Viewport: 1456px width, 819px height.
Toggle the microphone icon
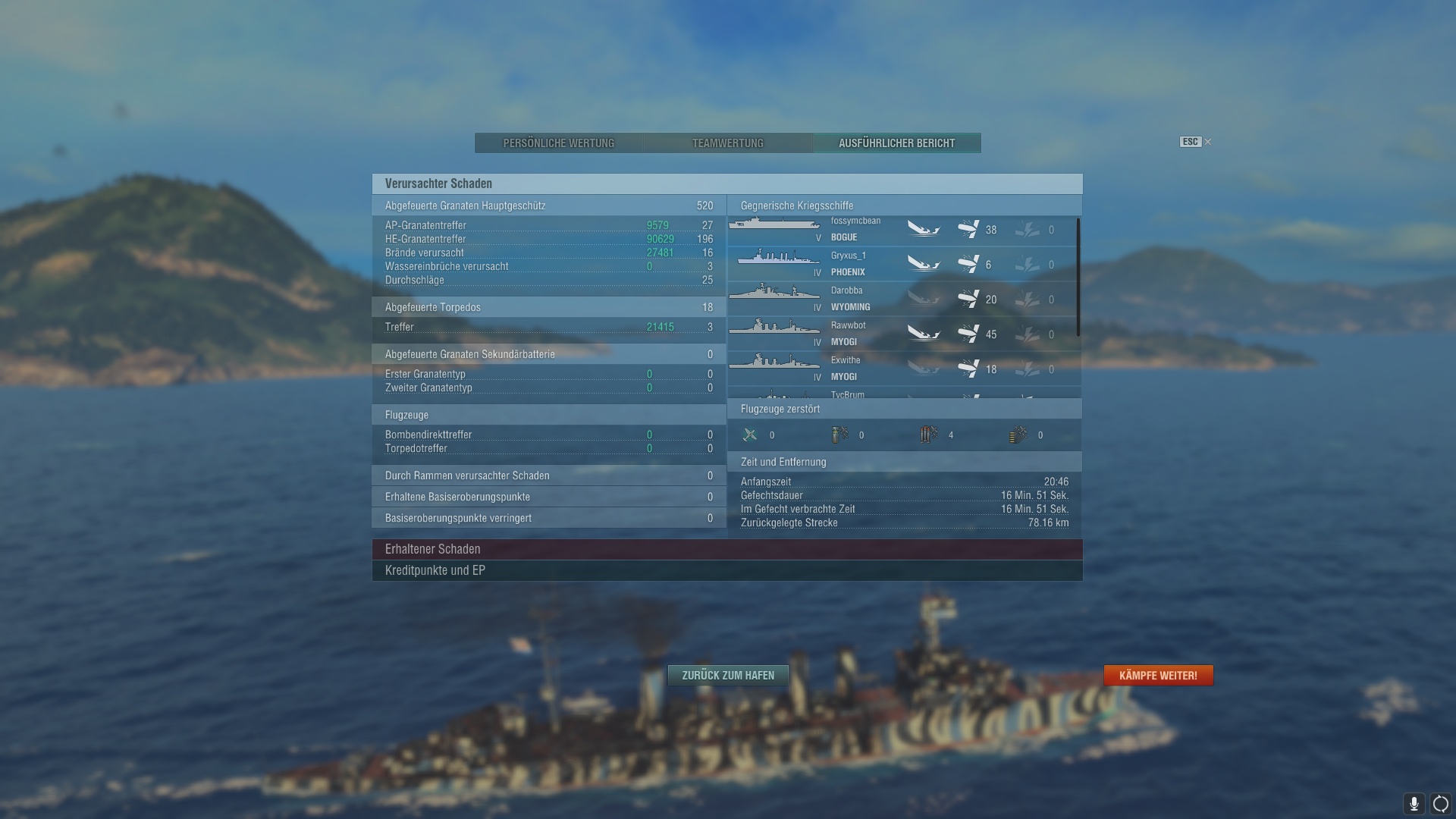pyautogui.click(x=1414, y=804)
